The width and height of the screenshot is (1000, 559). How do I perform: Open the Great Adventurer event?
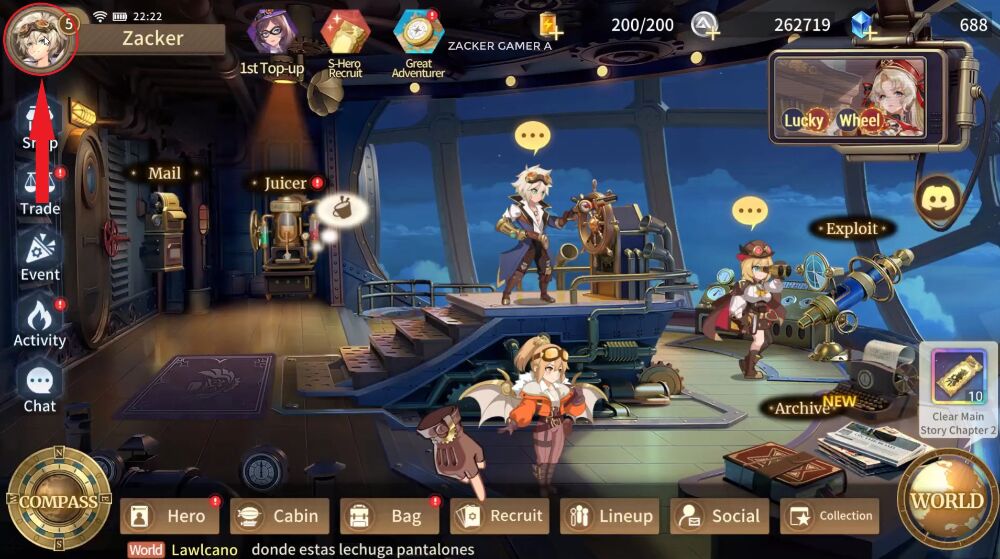coord(418,38)
